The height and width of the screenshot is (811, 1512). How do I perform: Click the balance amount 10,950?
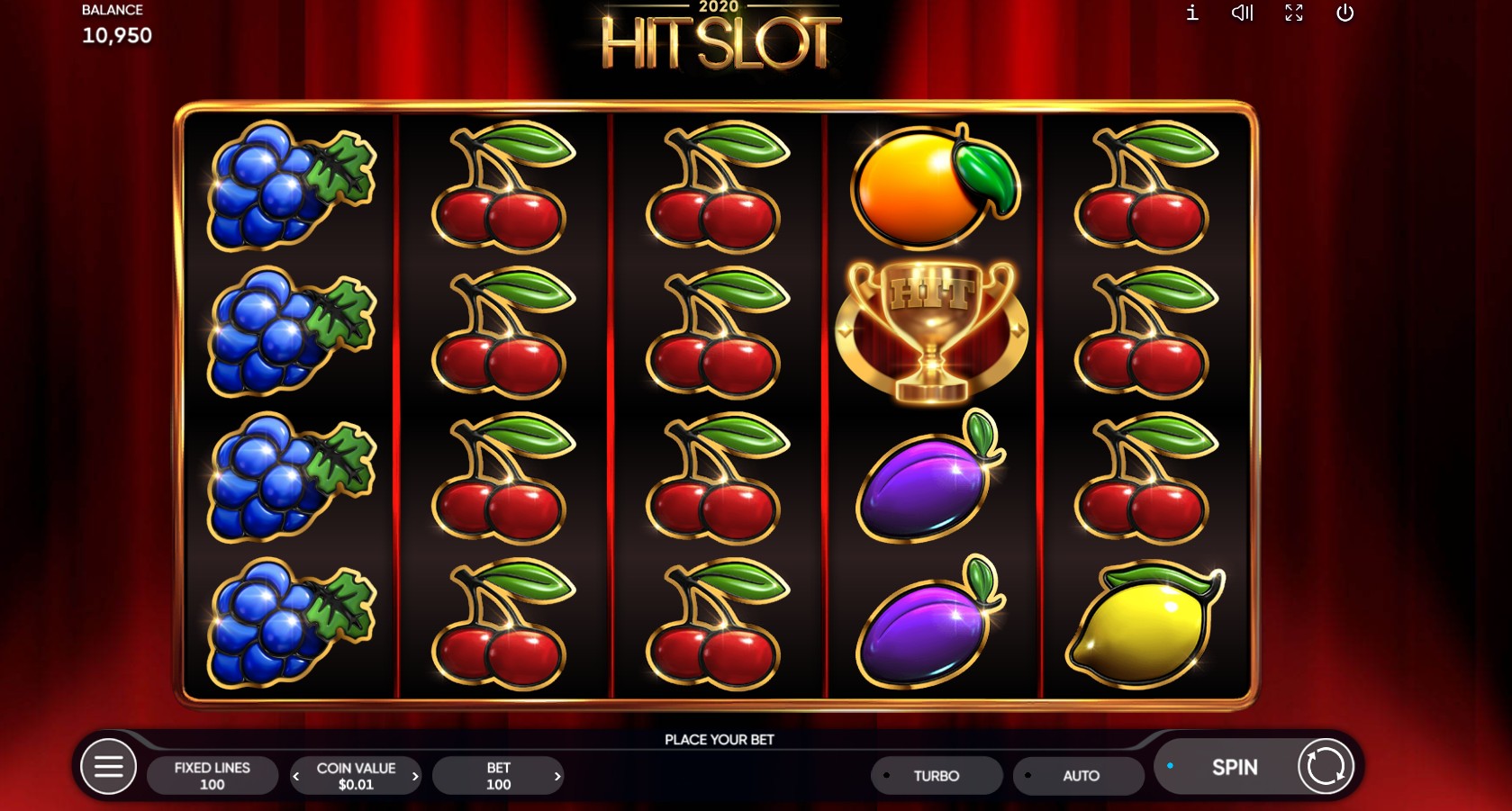(116, 36)
